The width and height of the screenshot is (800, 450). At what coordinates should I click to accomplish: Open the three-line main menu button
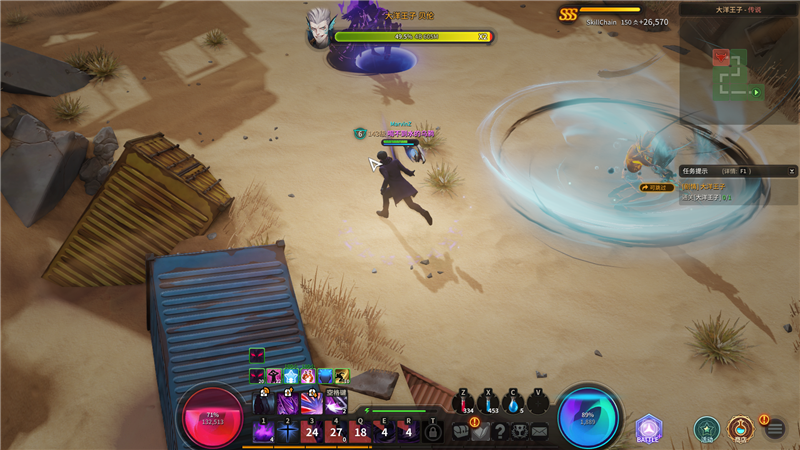[x=774, y=429]
